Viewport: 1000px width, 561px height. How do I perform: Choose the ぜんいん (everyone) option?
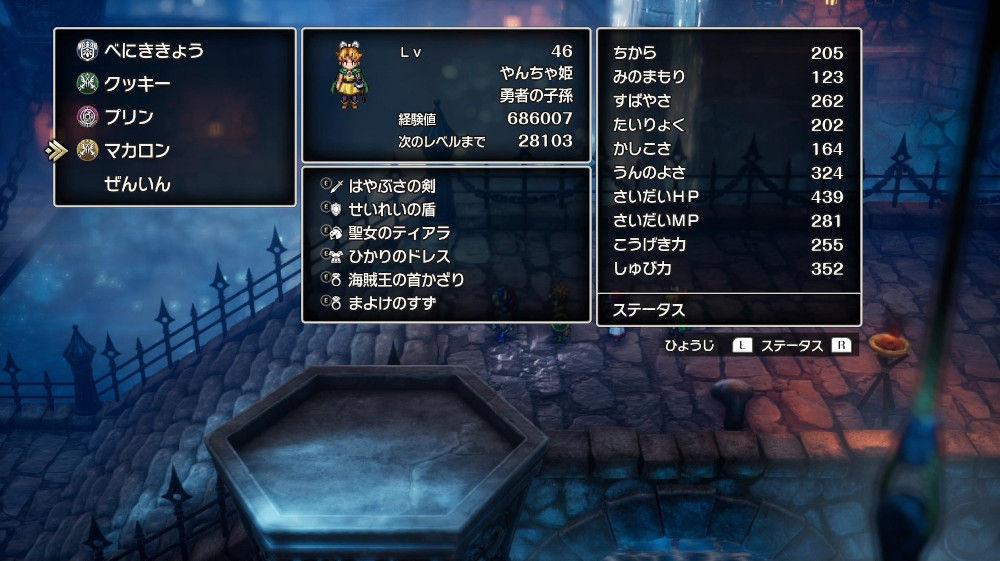coord(137,184)
